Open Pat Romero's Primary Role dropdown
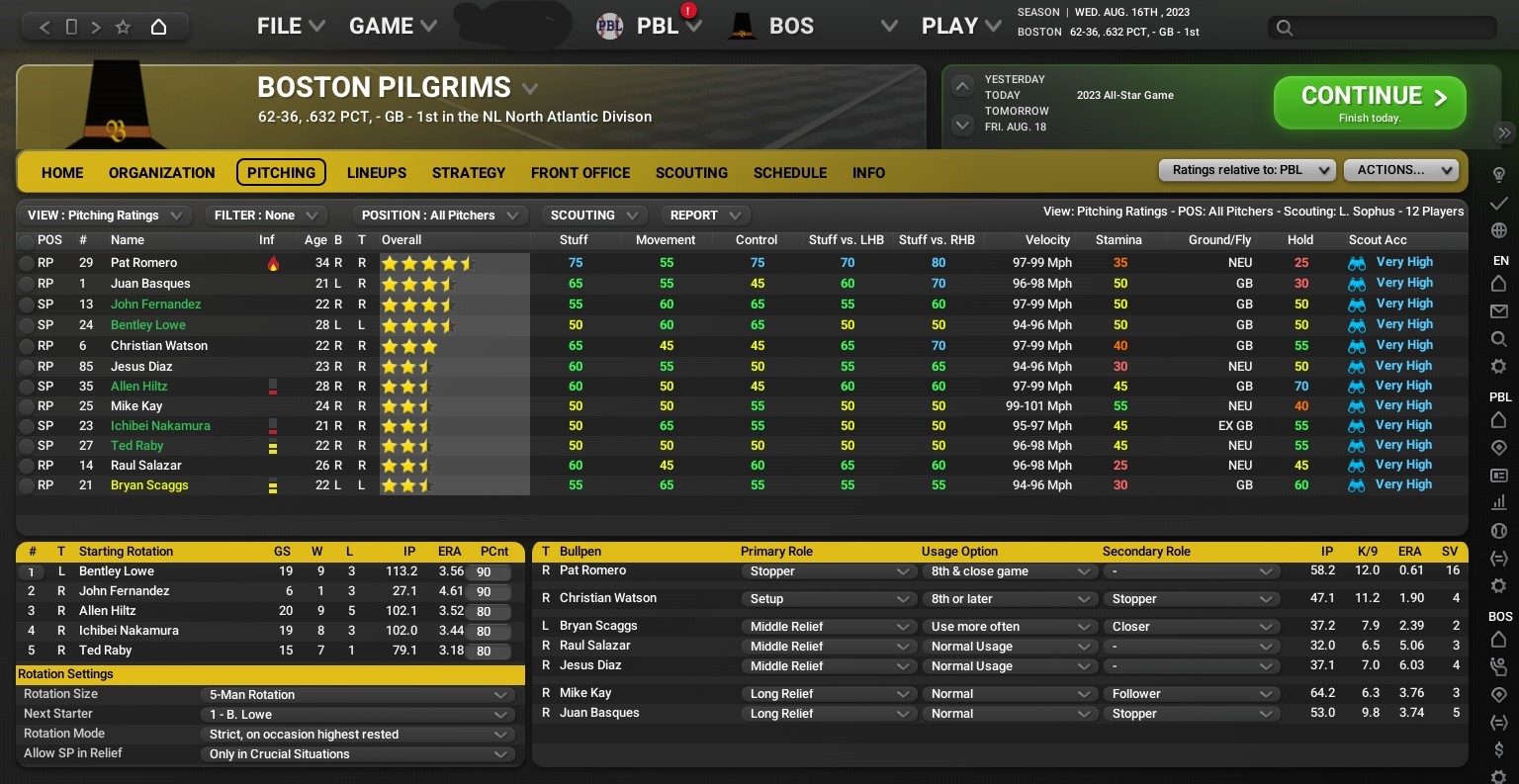 pos(829,571)
